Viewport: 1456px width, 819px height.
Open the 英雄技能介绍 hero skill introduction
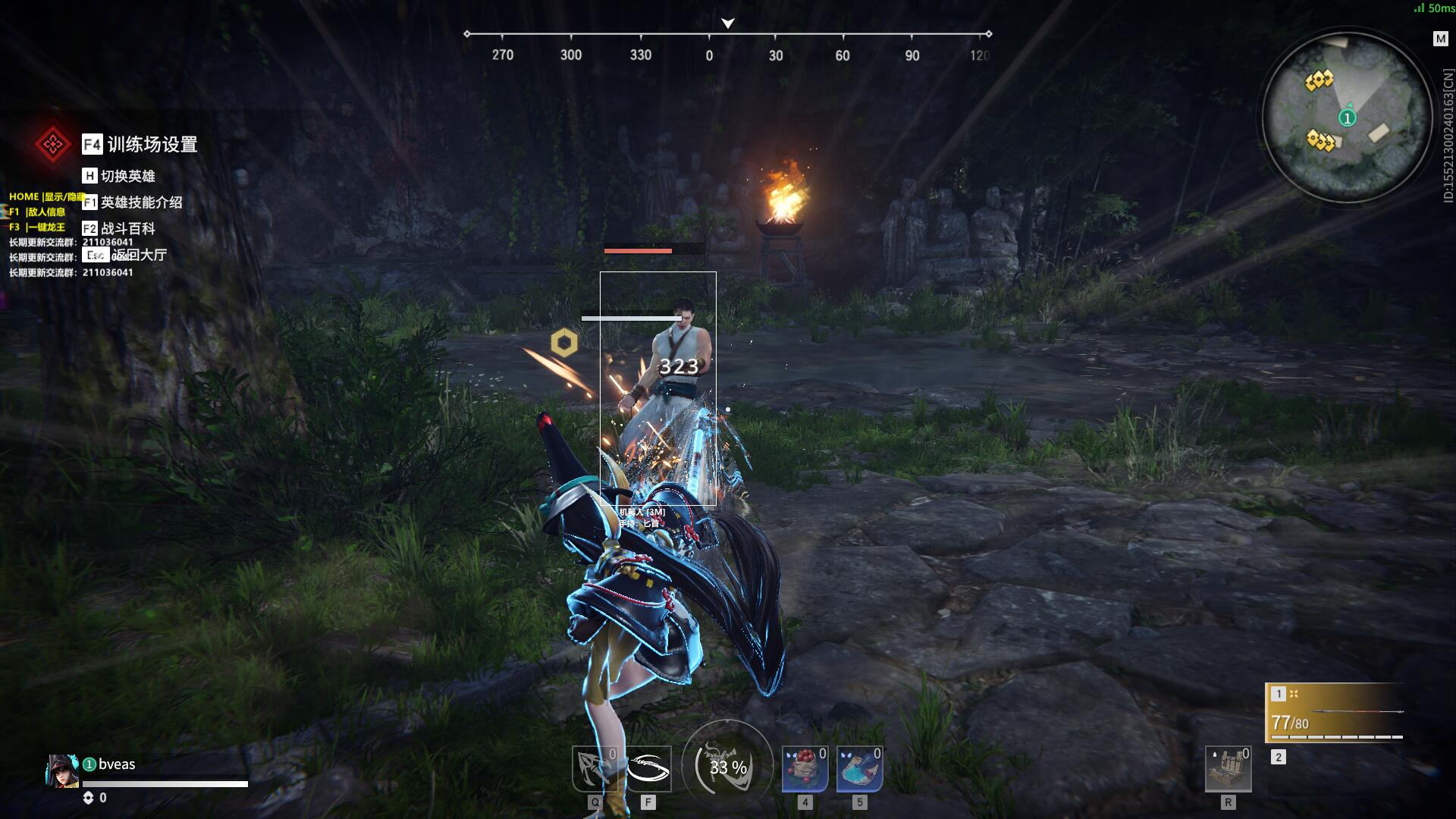(x=141, y=202)
